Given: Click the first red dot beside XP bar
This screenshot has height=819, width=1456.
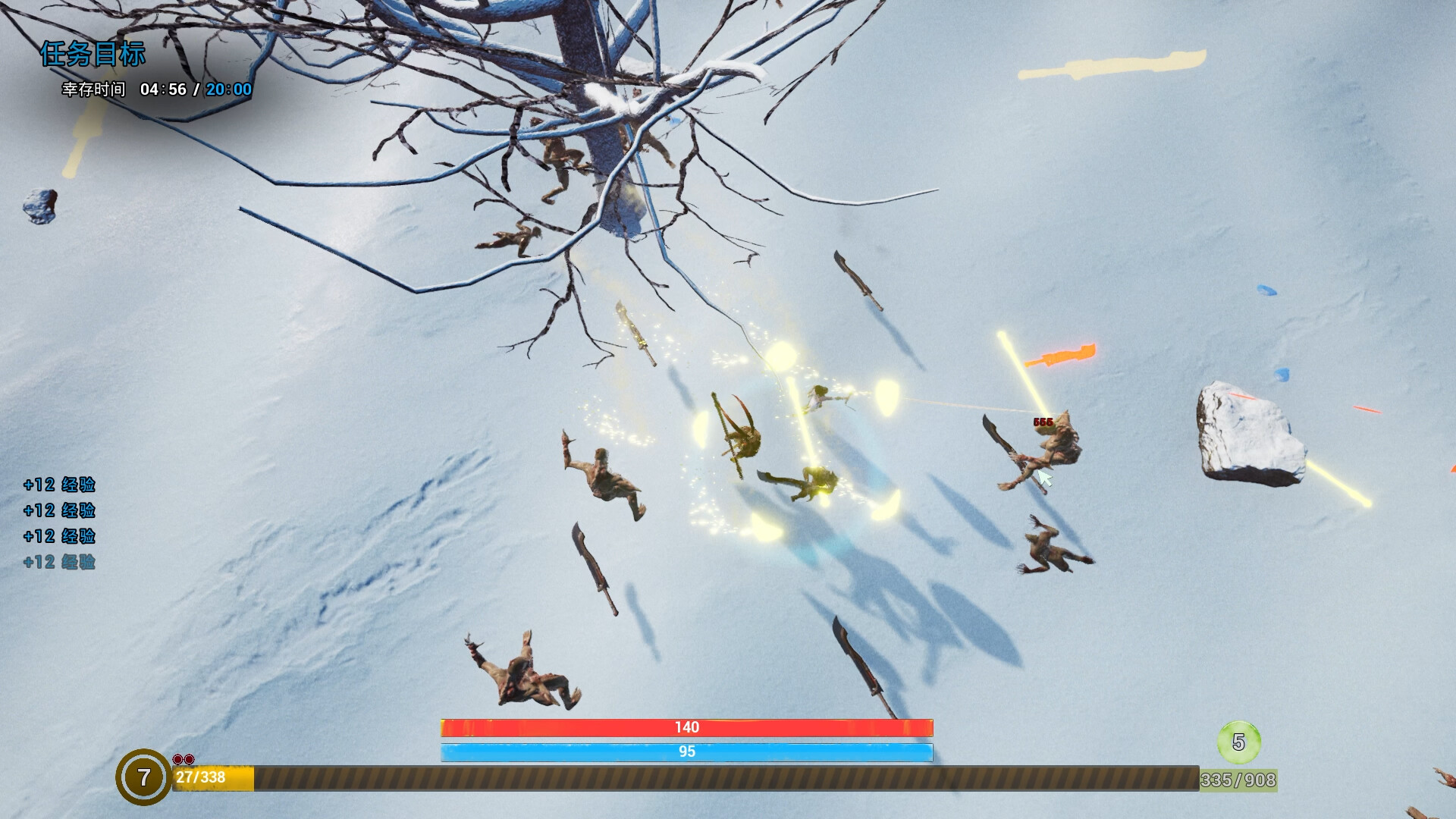Looking at the screenshot, I should click(177, 758).
